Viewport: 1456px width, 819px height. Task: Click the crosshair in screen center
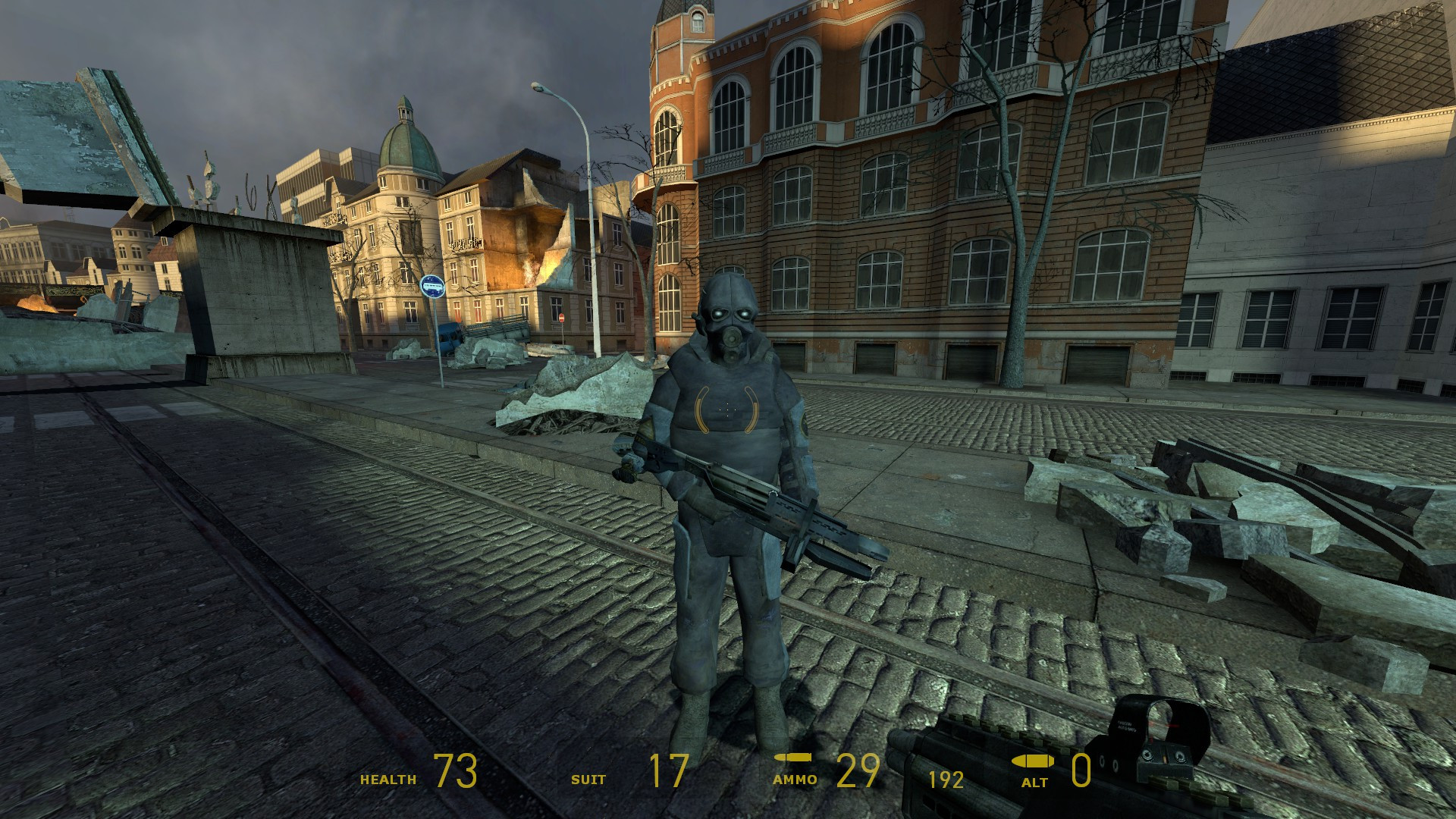[x=728, y=409]
